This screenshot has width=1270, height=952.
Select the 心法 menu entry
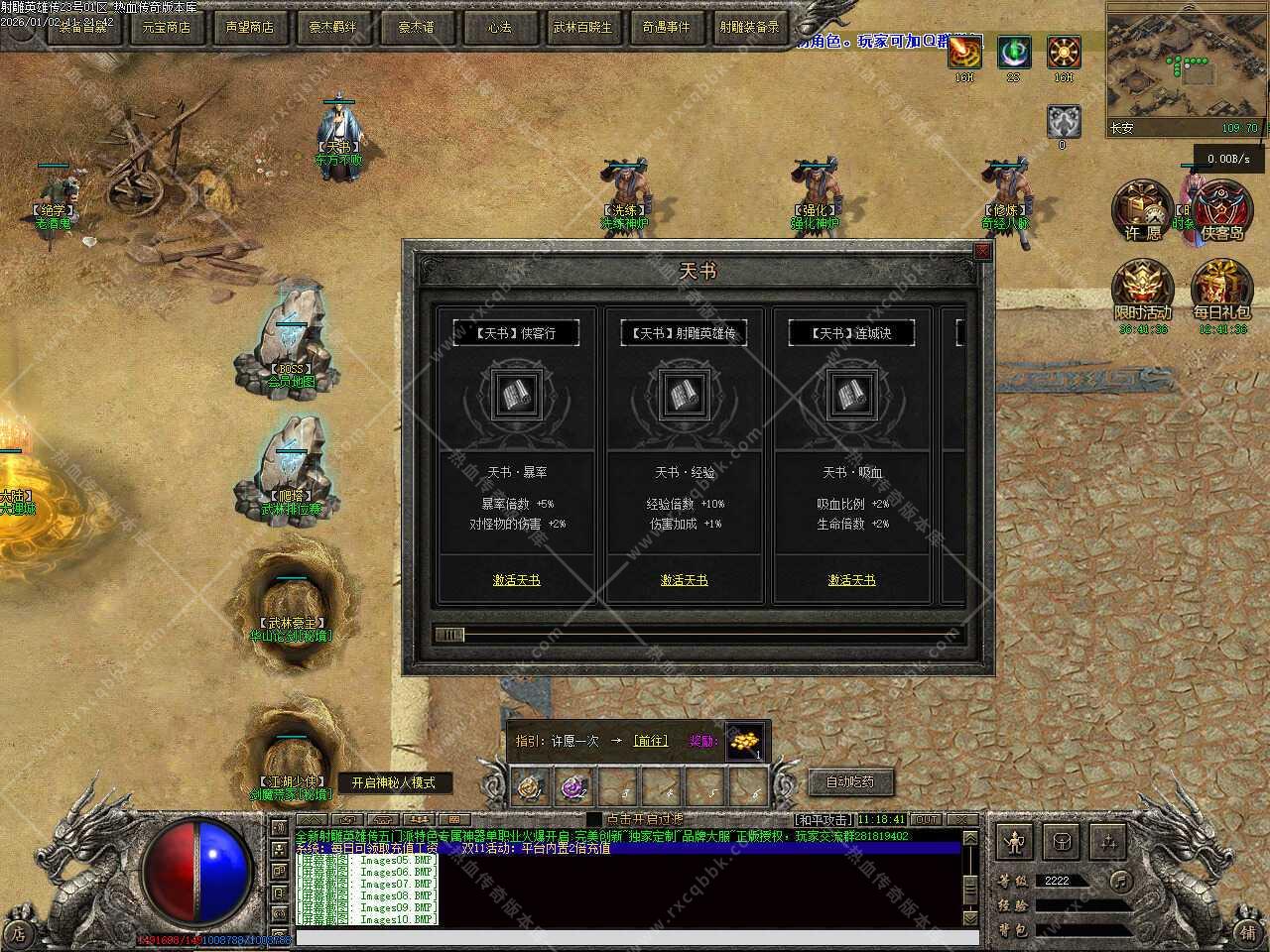pyautogui.click(x=499, y=27)
